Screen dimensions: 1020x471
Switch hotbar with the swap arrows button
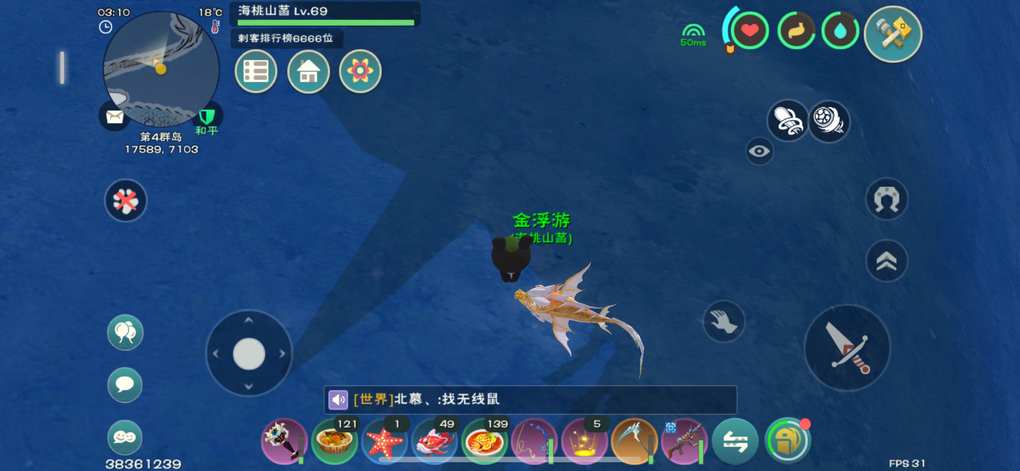click(735, 441)
